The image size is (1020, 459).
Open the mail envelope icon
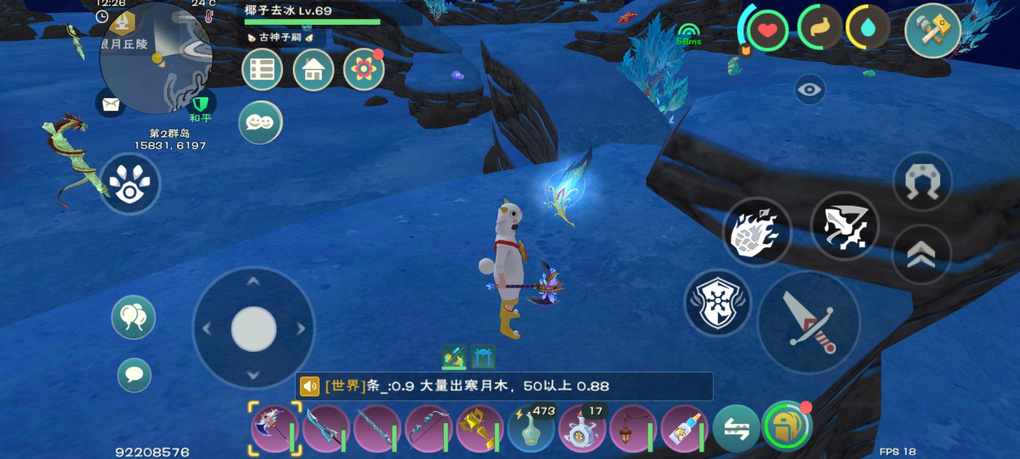[110, 102]
